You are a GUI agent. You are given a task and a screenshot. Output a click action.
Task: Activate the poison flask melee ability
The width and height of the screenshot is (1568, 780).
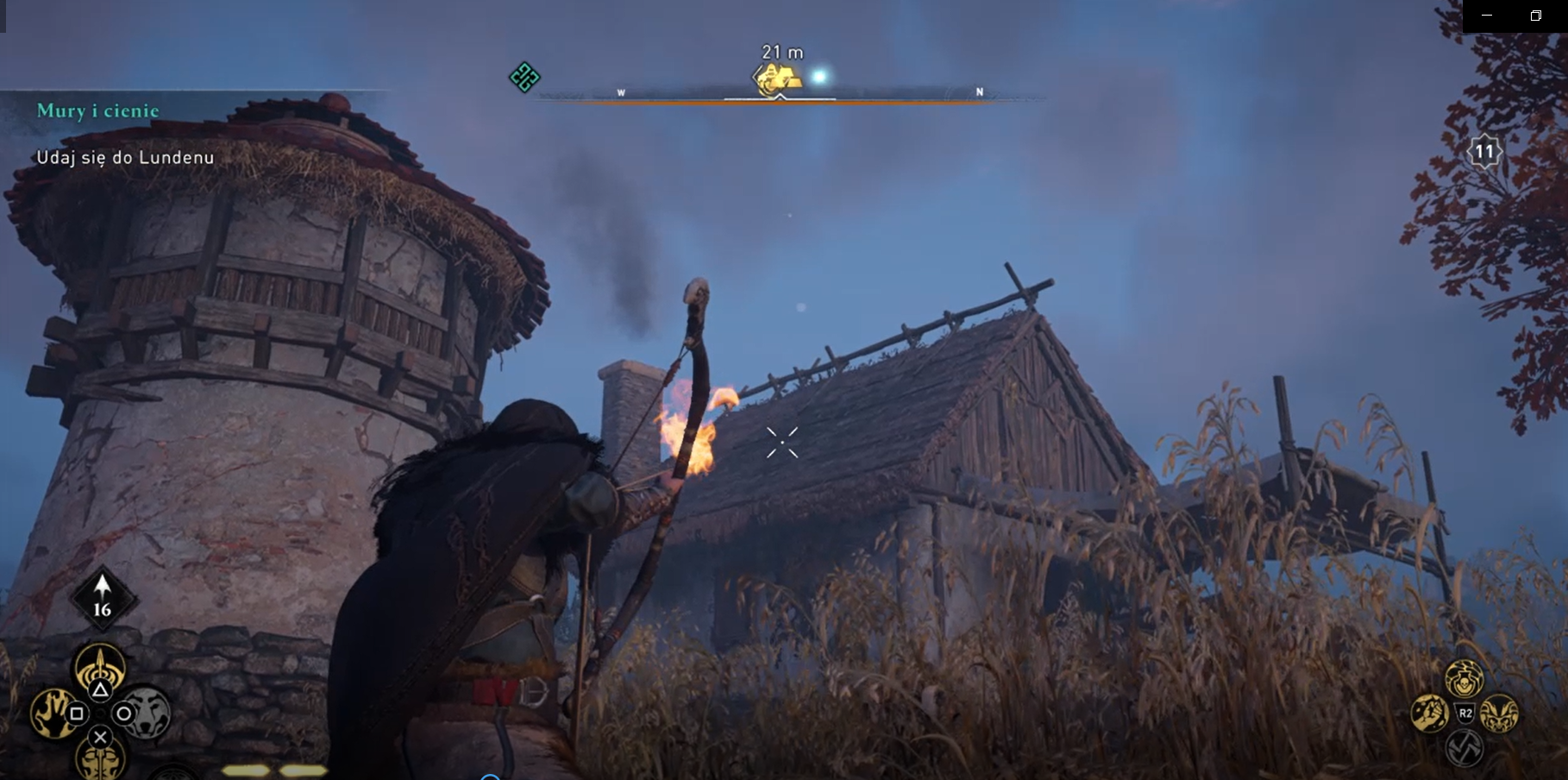[x=1464, y=680]
